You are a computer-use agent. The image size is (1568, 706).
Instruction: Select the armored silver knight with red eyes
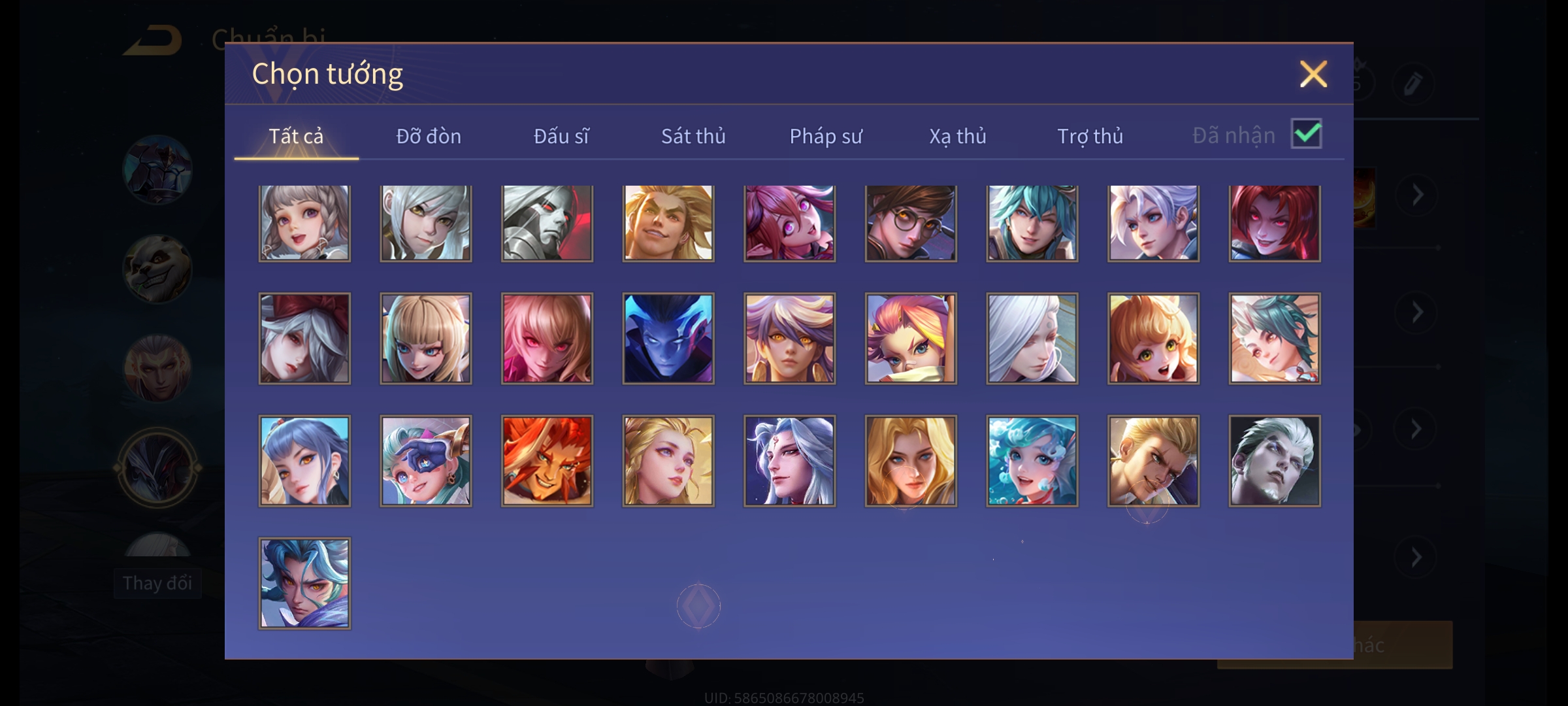pos(547,223)
